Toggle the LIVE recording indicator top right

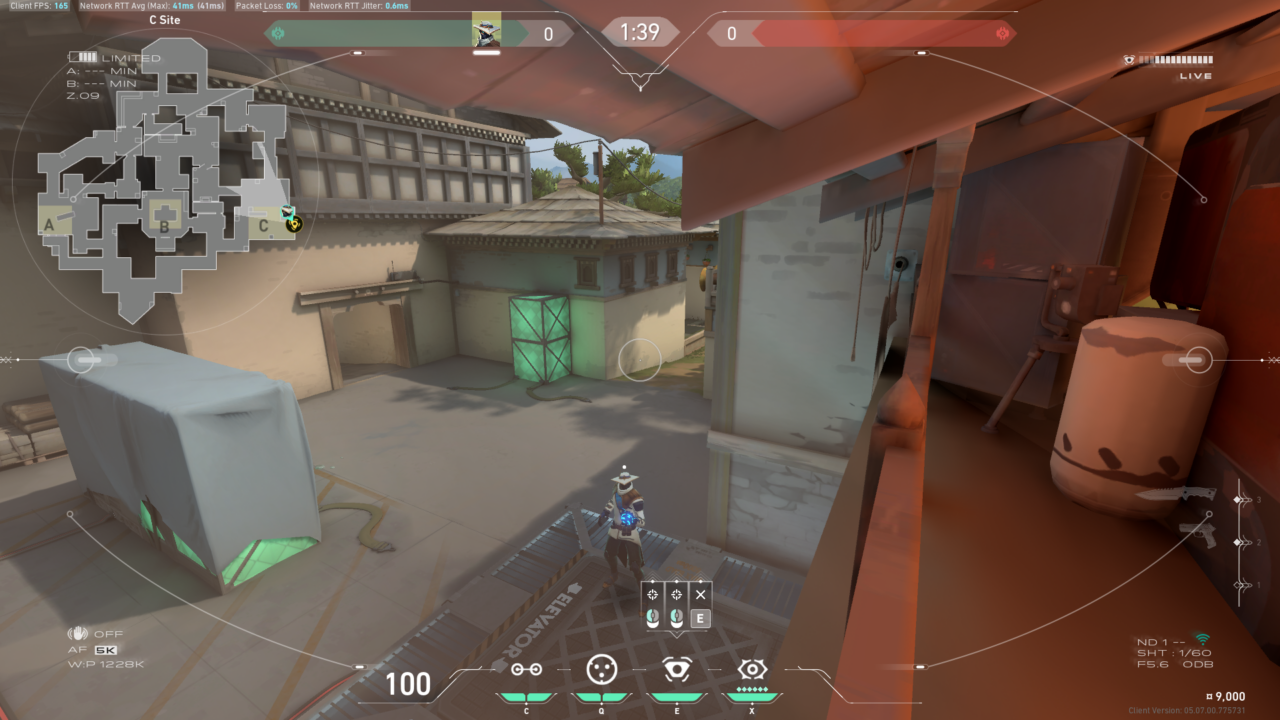pos(1194,74)
